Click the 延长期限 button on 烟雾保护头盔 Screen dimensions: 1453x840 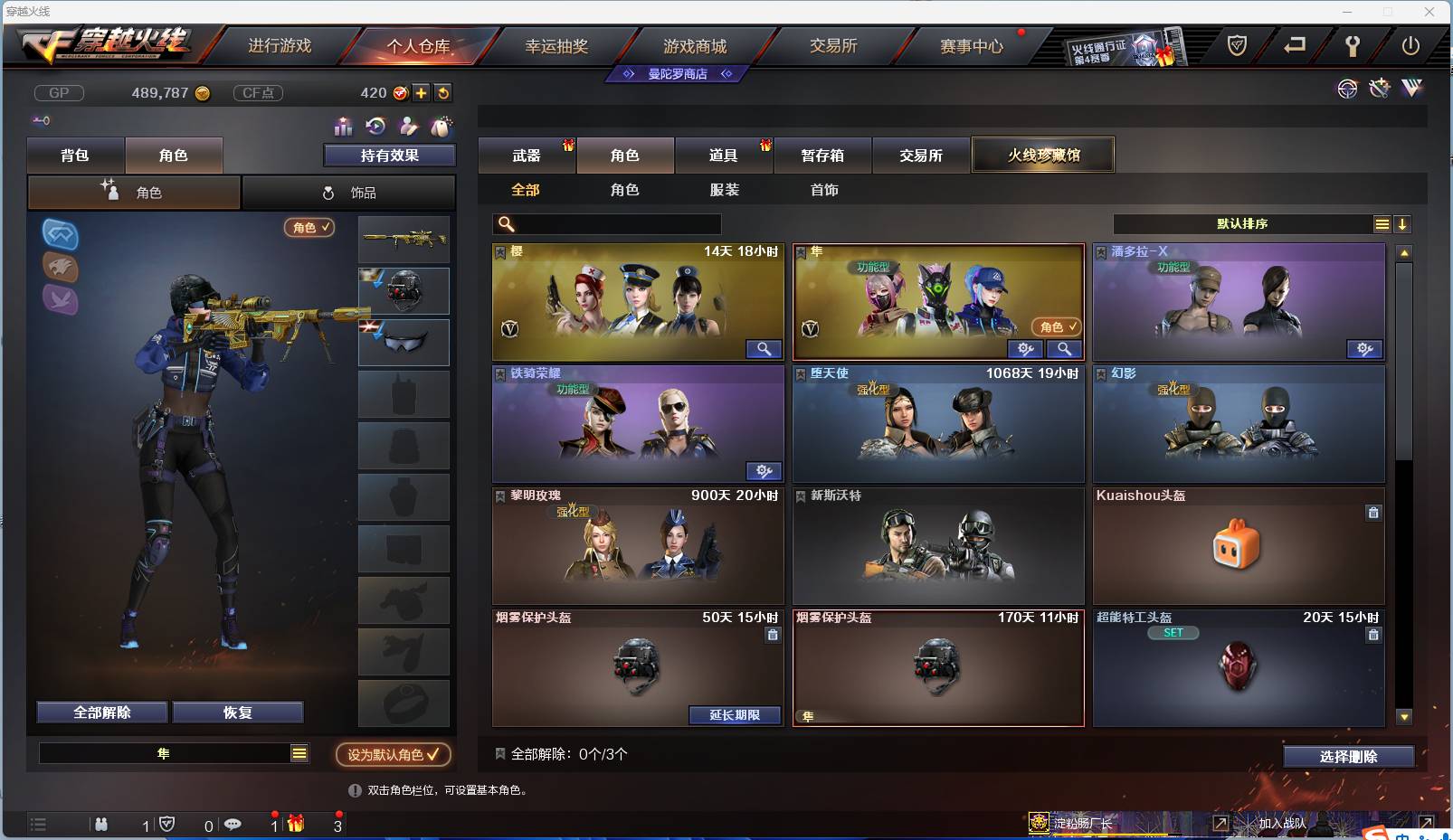(735, 715)
